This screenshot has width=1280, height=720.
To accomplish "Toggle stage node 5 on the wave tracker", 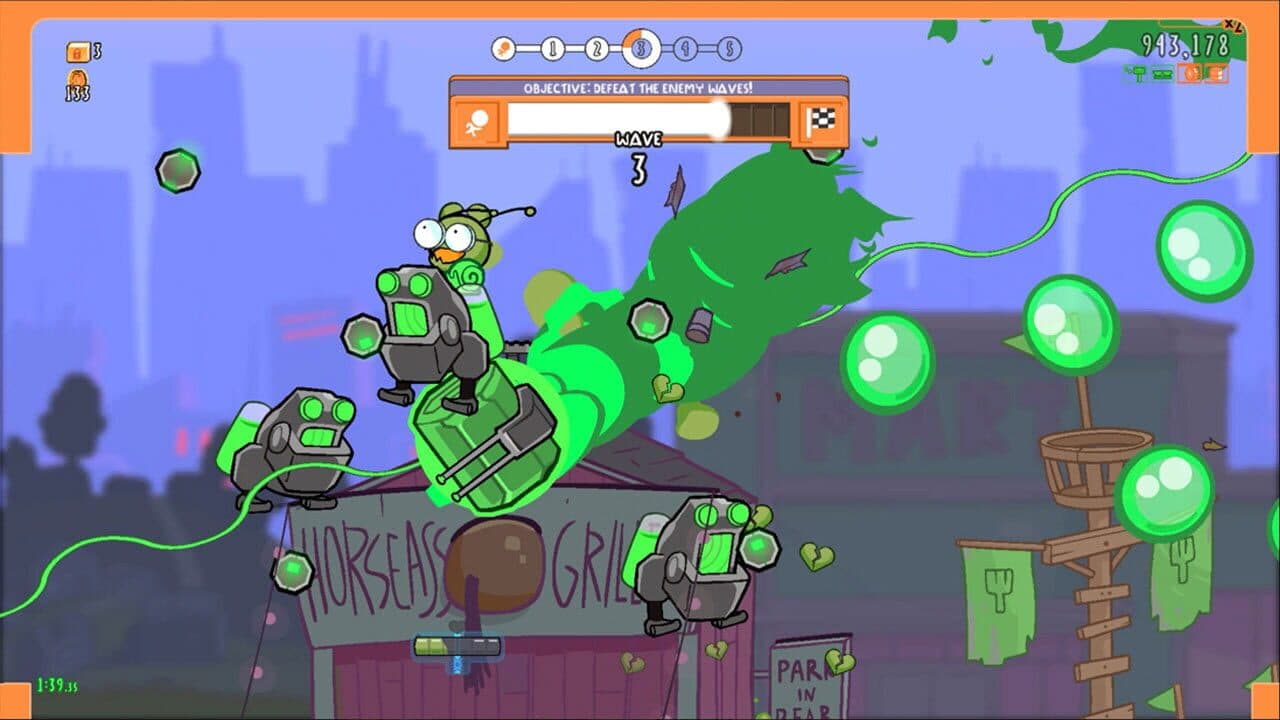I will pyautogui.click(x=728, y=48).
